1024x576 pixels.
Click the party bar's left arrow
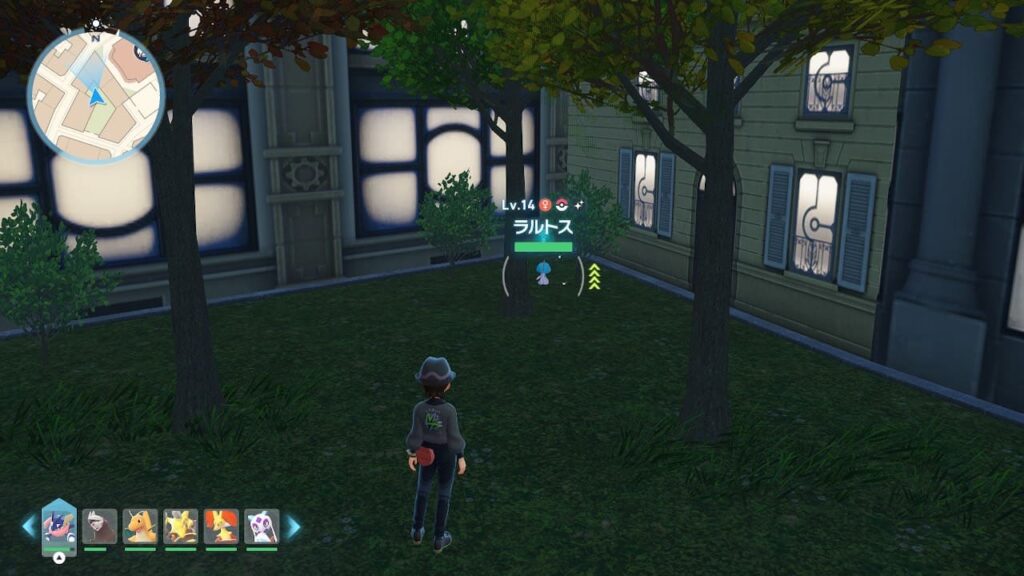coord(28,526)
